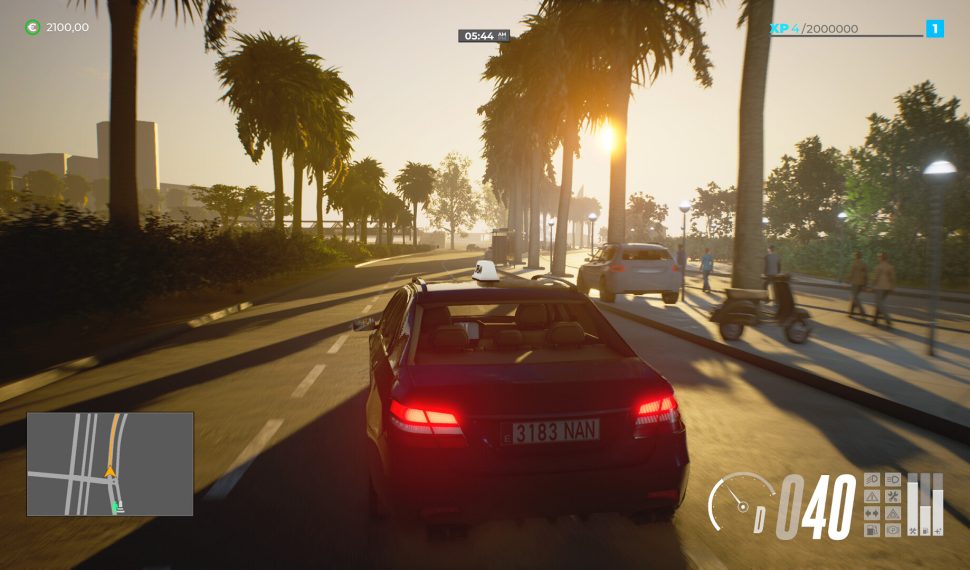Click the hazard warning triangle indicator
This screenshot has height=570, width=970.
click(x=871, y=496)
